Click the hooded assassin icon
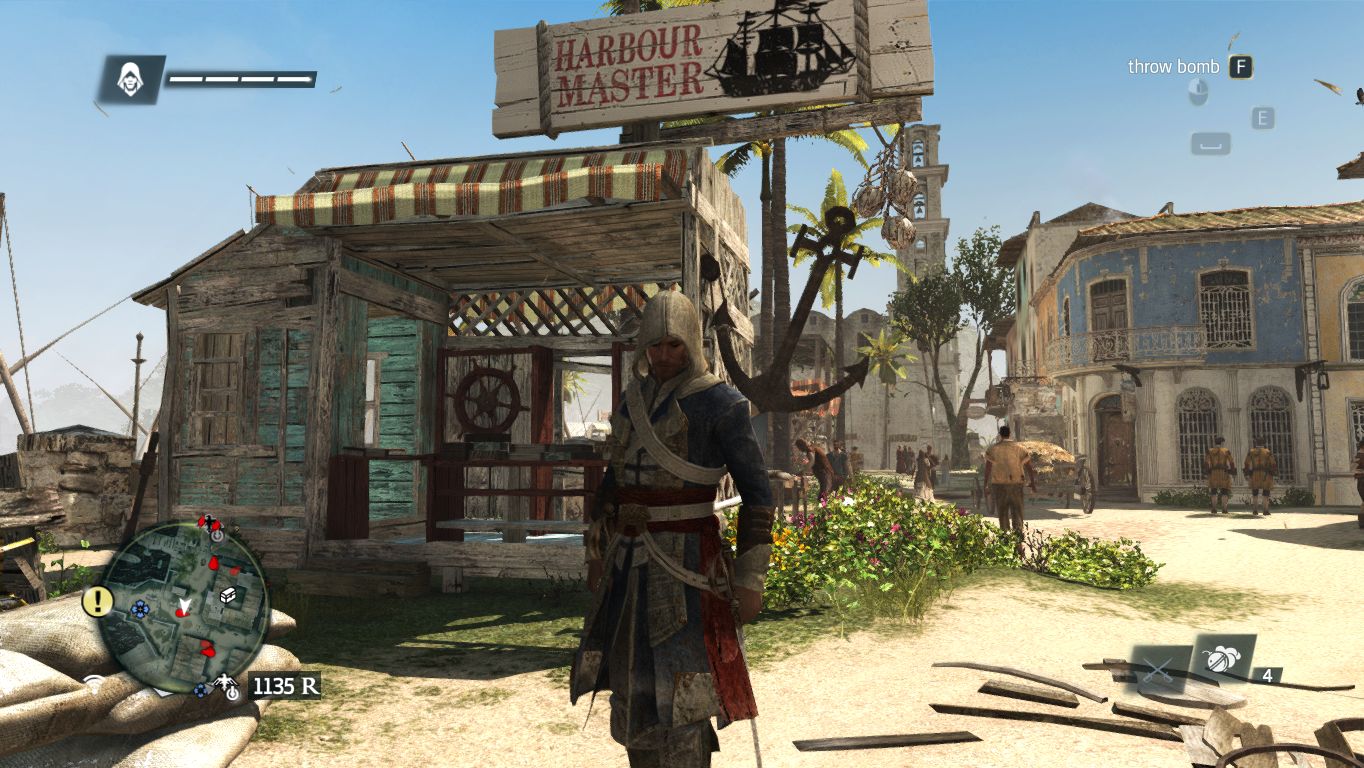 click(130, 79)
